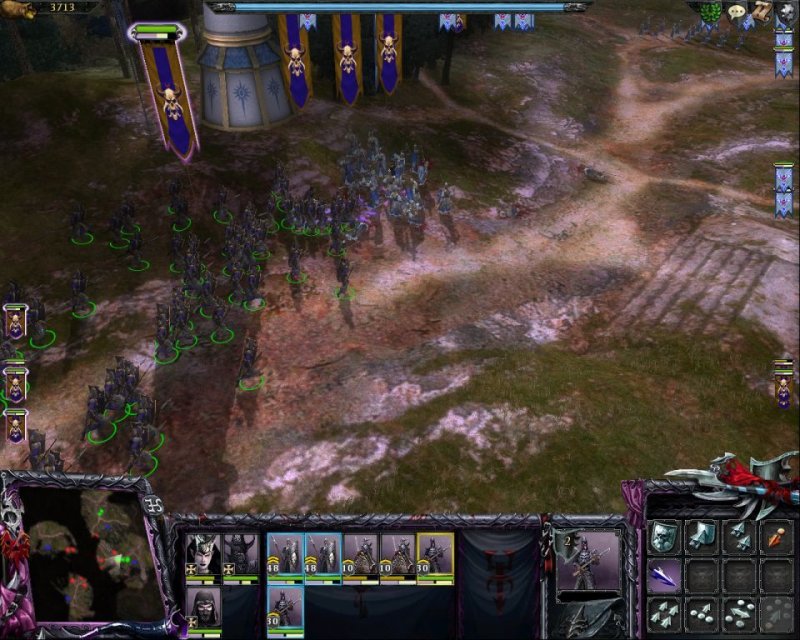Open the gear settings icon

[x=786, y=11]
